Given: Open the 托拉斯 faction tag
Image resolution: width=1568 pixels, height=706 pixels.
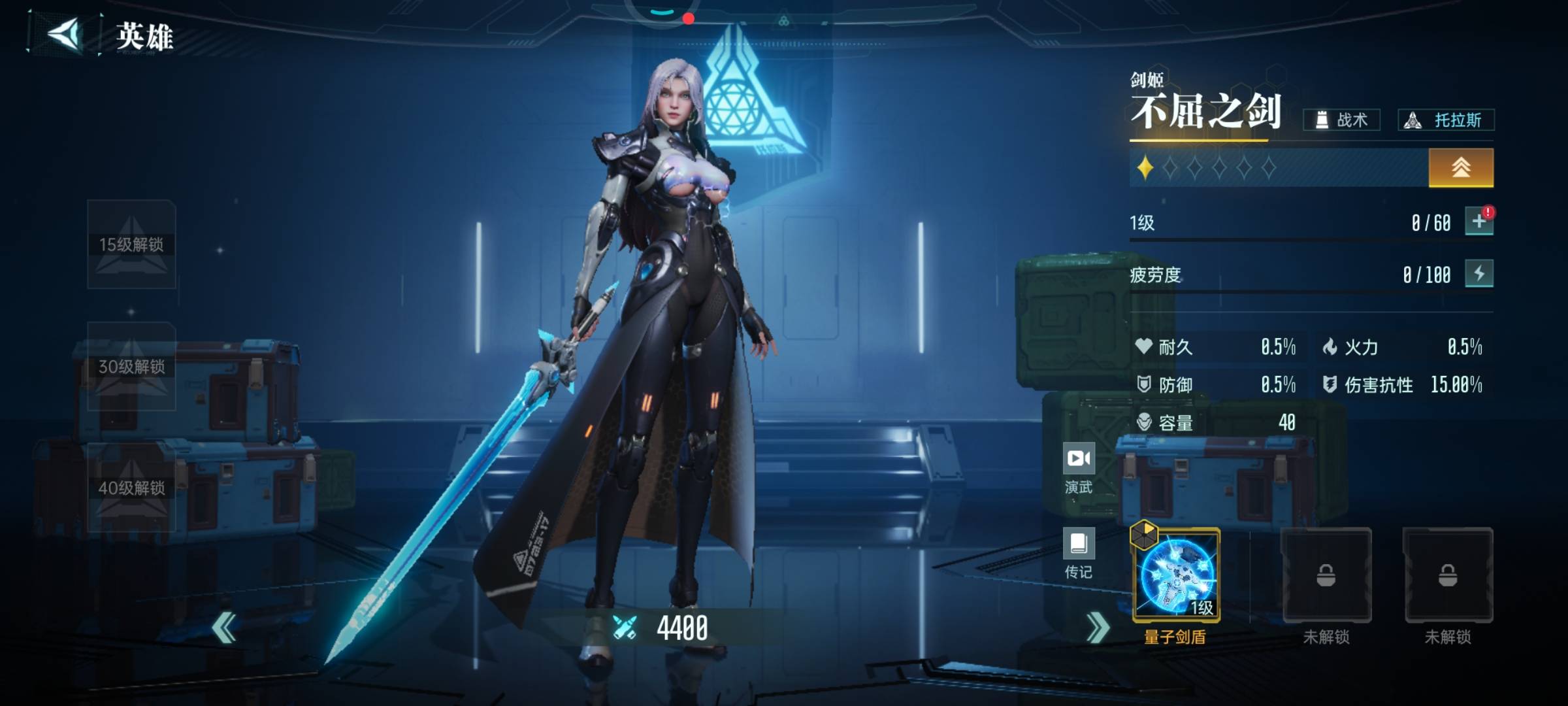Looking at the screenshot, I should 1446,120.
